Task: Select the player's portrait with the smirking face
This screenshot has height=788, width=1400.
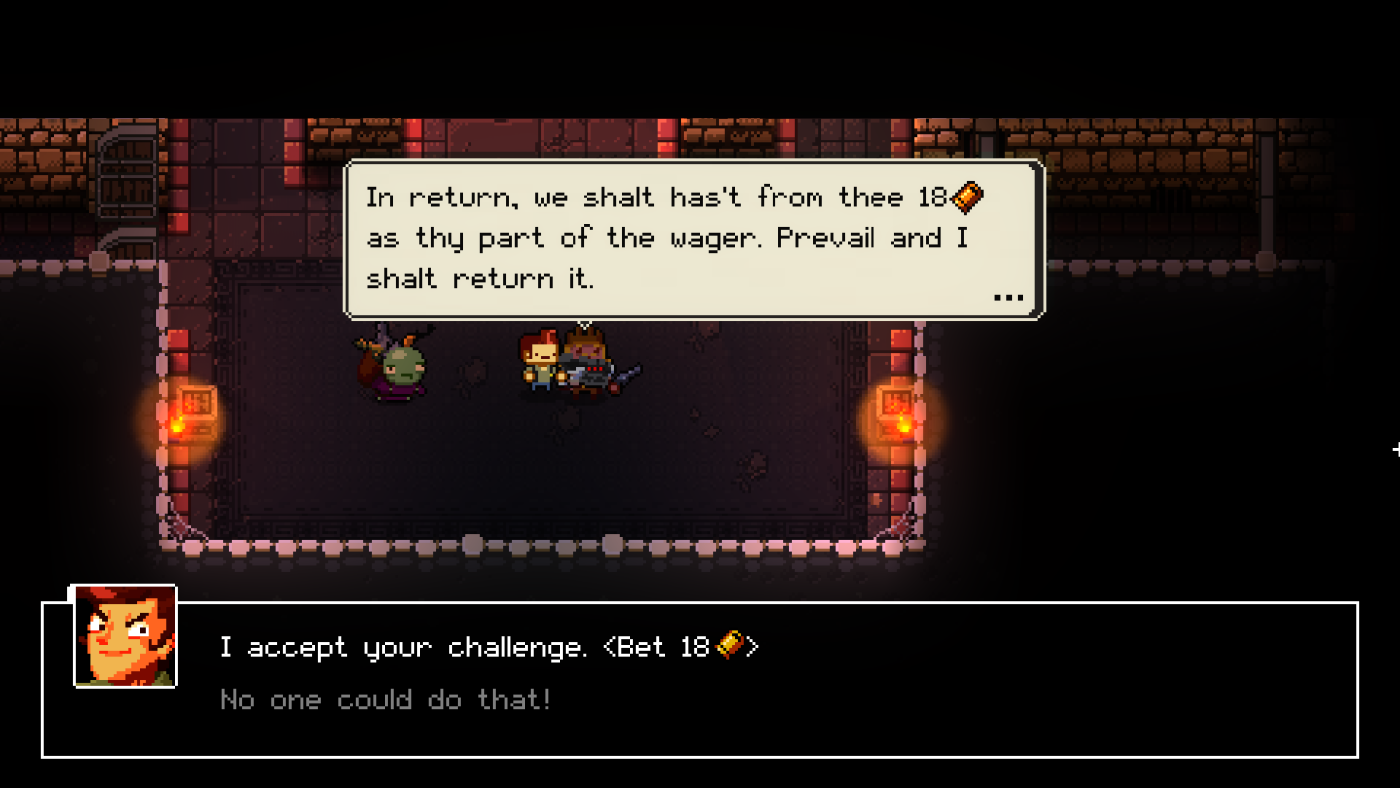Action: tap(124, 638)
